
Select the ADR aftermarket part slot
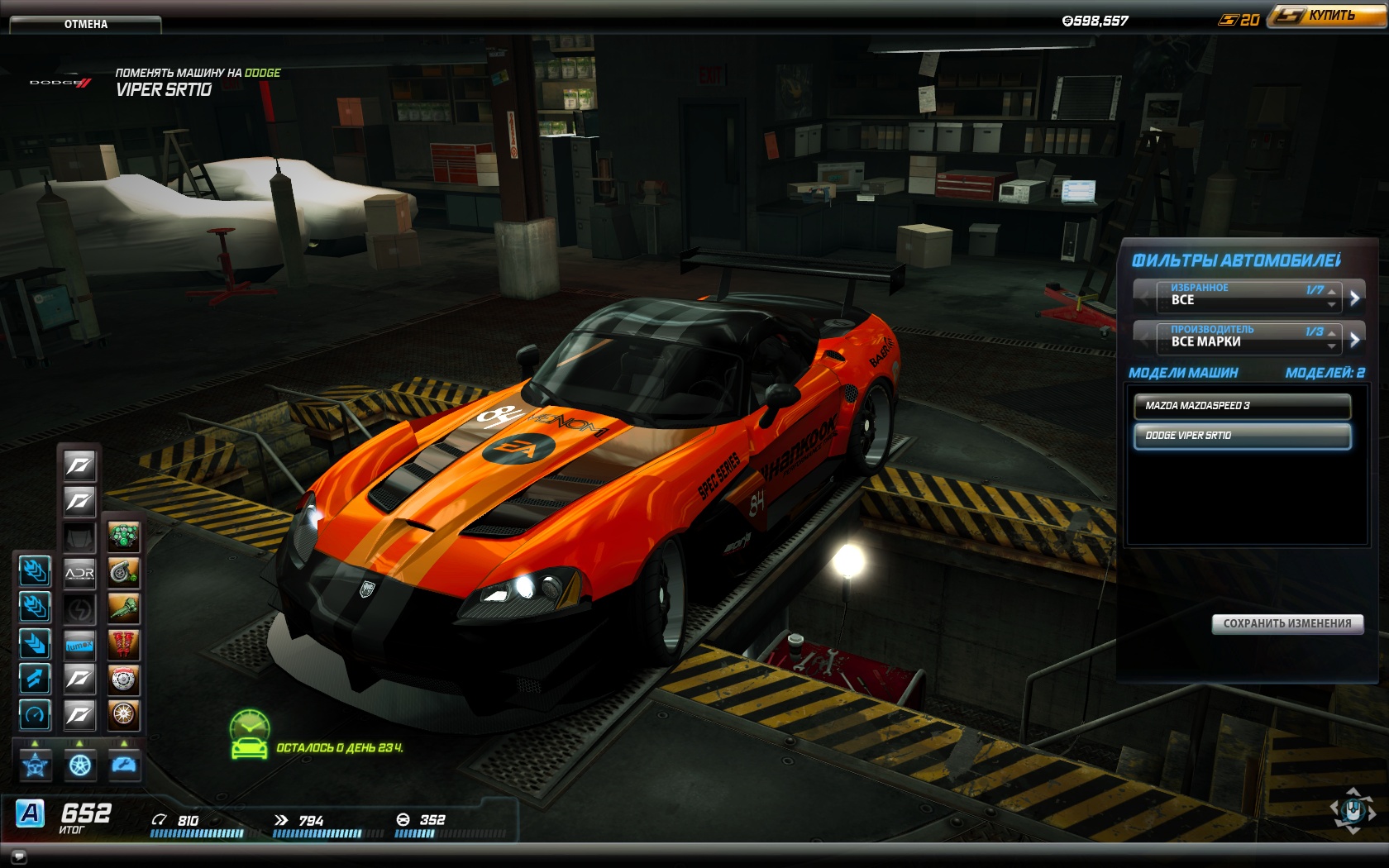[x=79, y=572]
